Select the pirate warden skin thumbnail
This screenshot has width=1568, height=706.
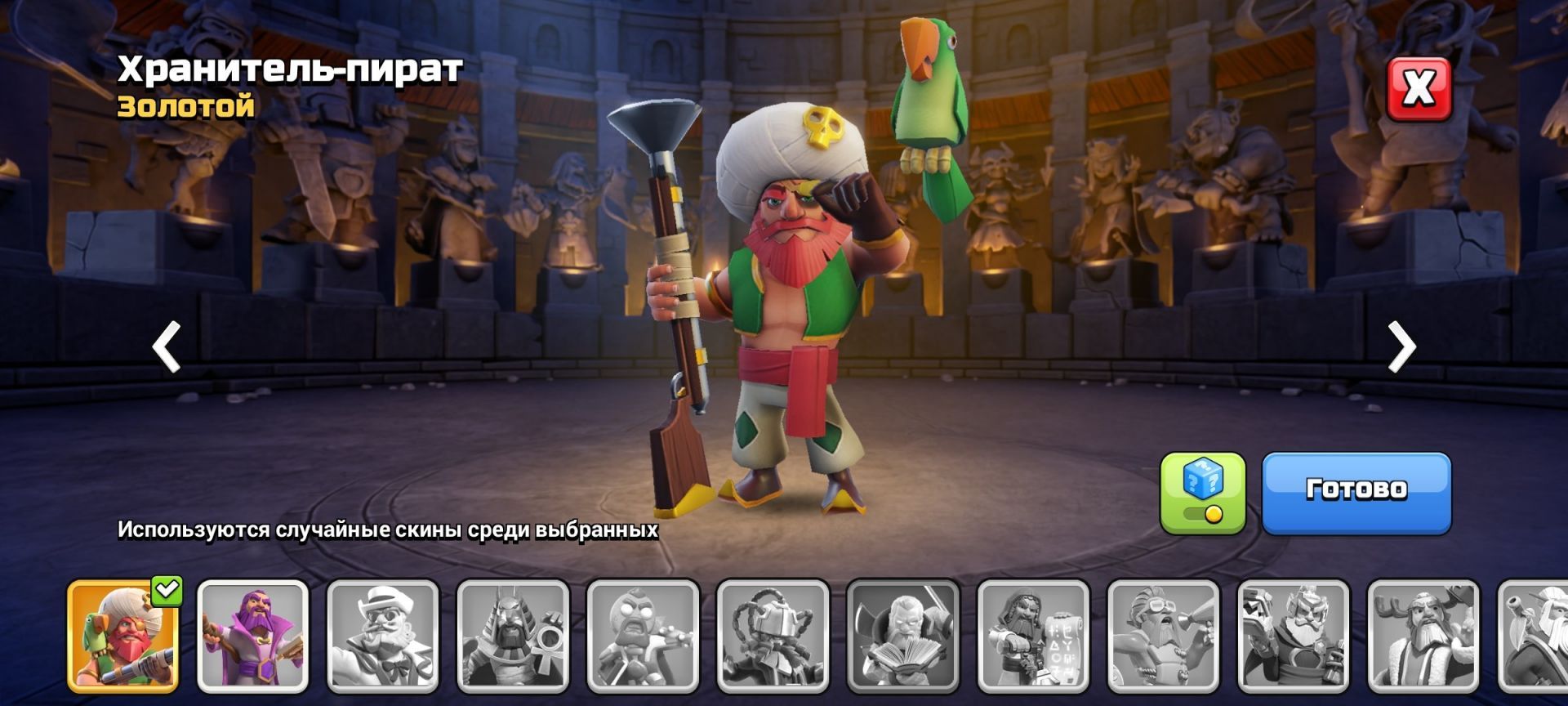coord(122,636)
